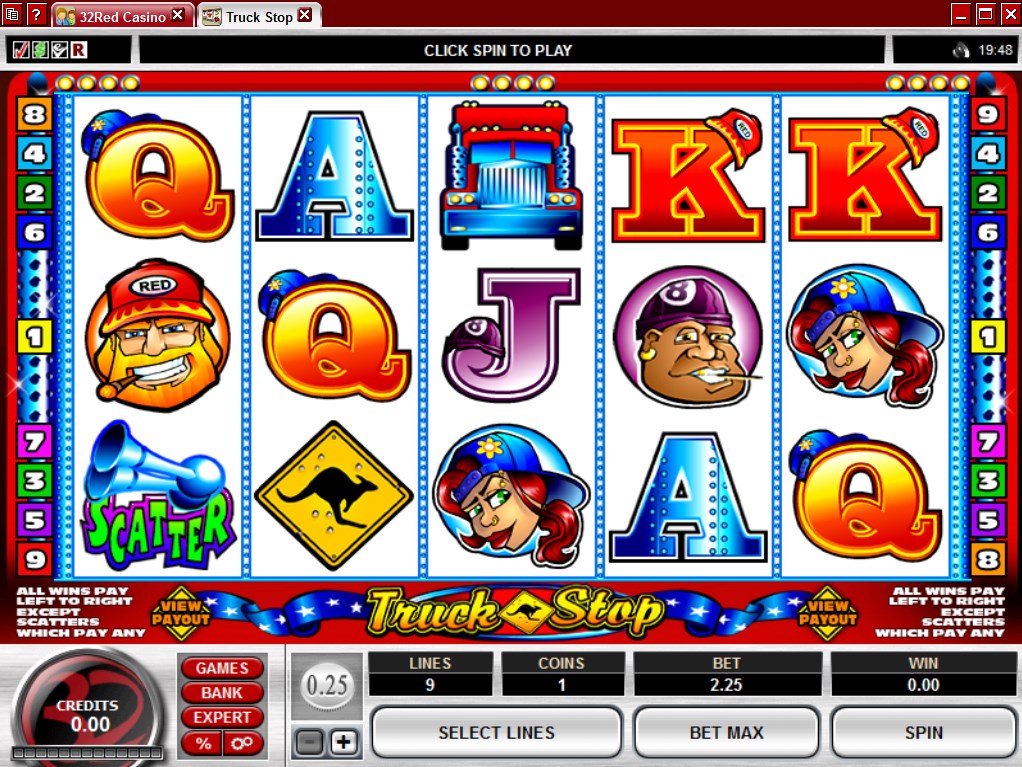The height and width of the screenshot is (767, 1022).
Task: Switch to EXPERT mode
Action: point(222,717)
